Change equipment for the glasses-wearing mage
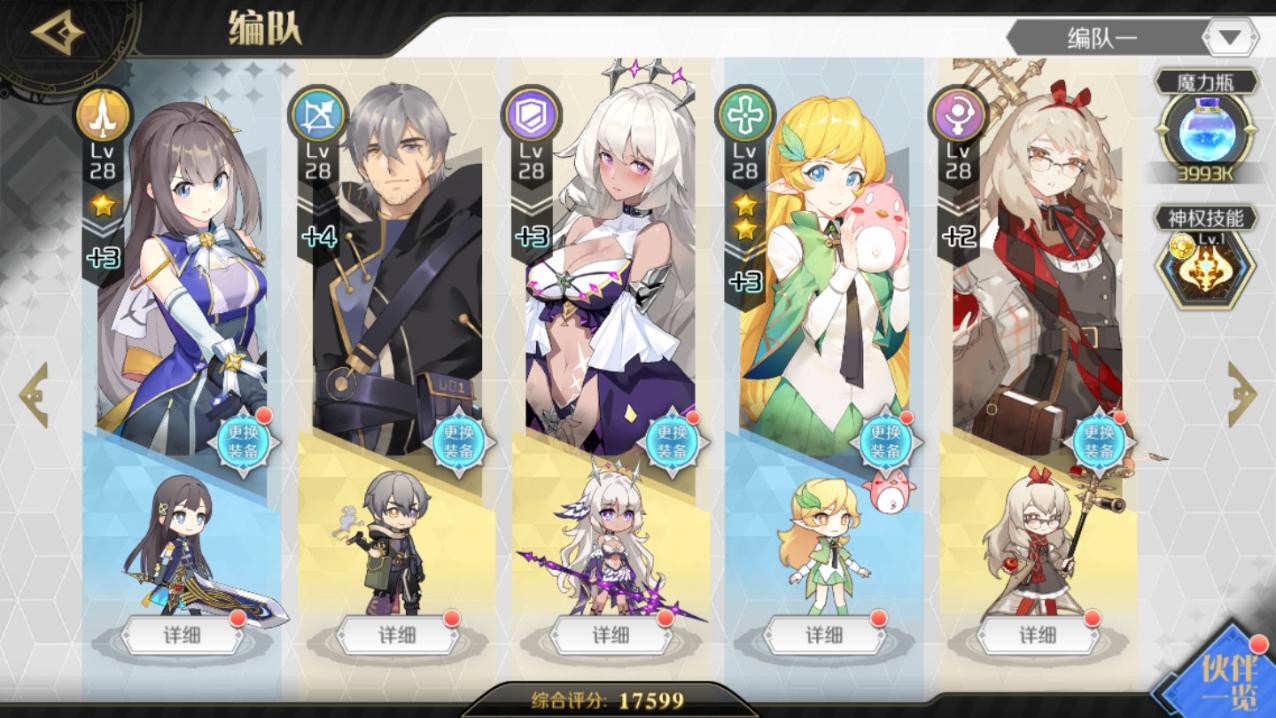1276x718 pixels. pyautogui.click(x=1100, y=441)
